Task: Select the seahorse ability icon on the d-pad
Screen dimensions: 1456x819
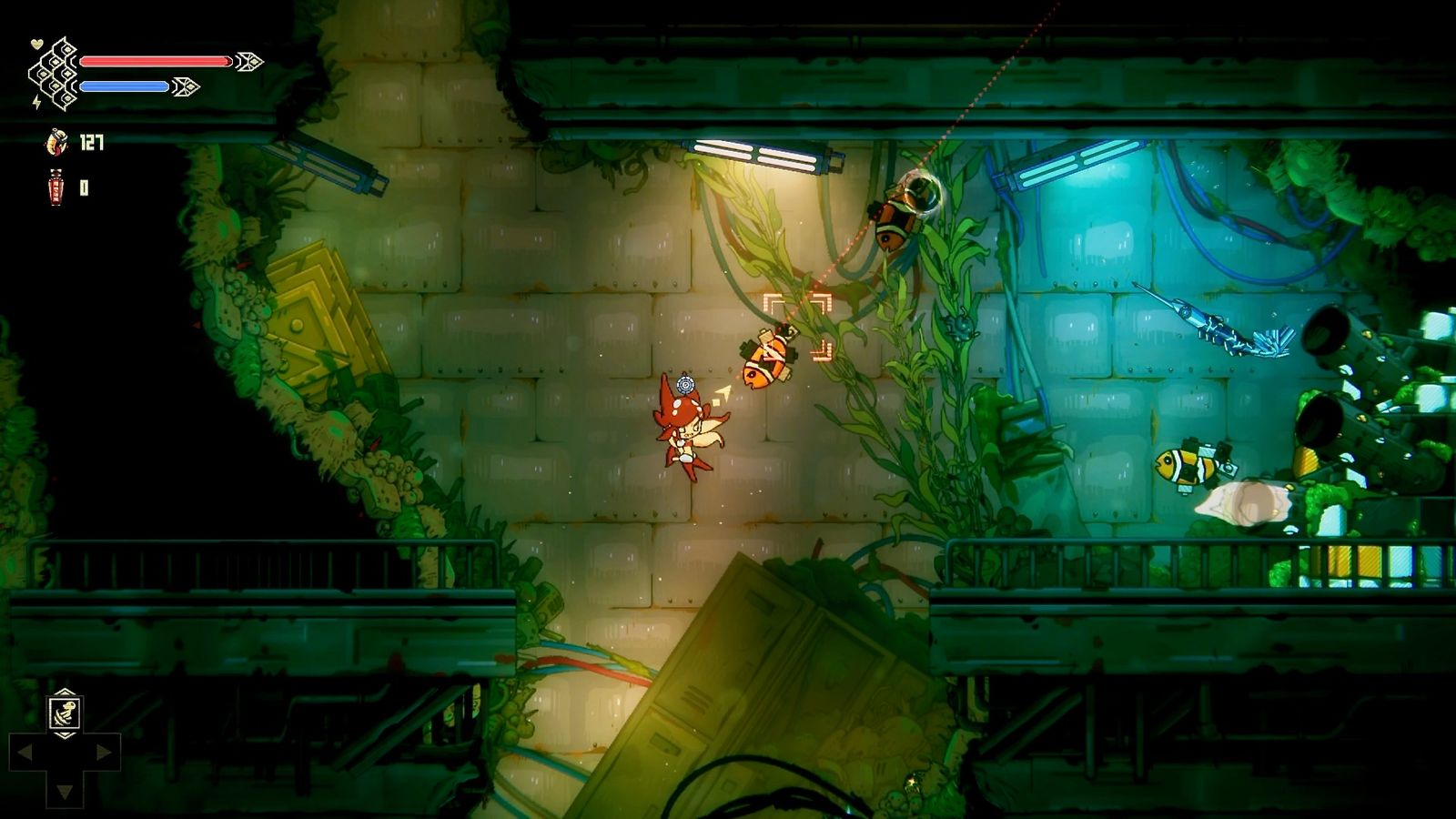Action: (x=66, y=713)
